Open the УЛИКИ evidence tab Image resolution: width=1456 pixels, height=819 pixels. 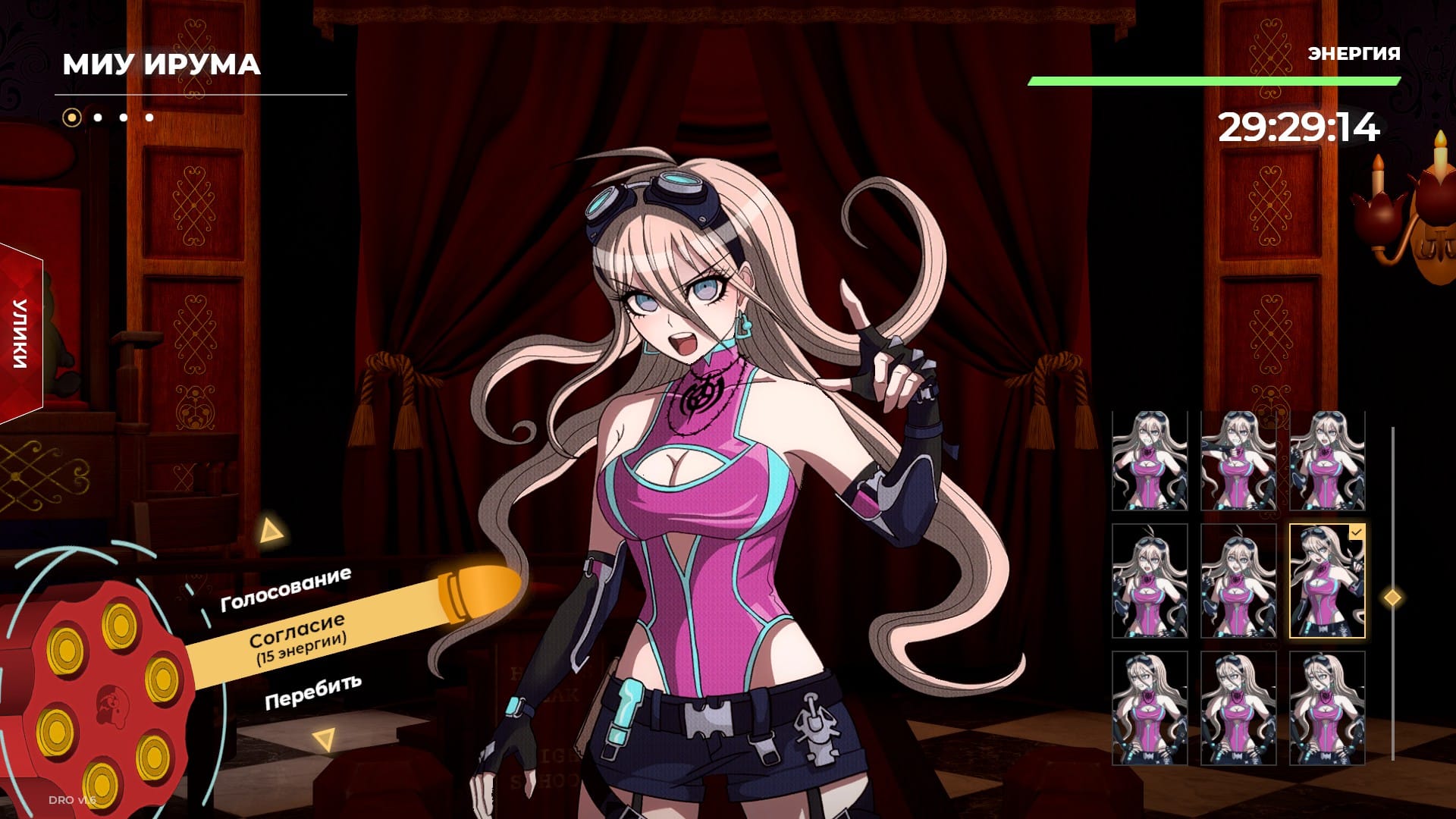point(20,334)
